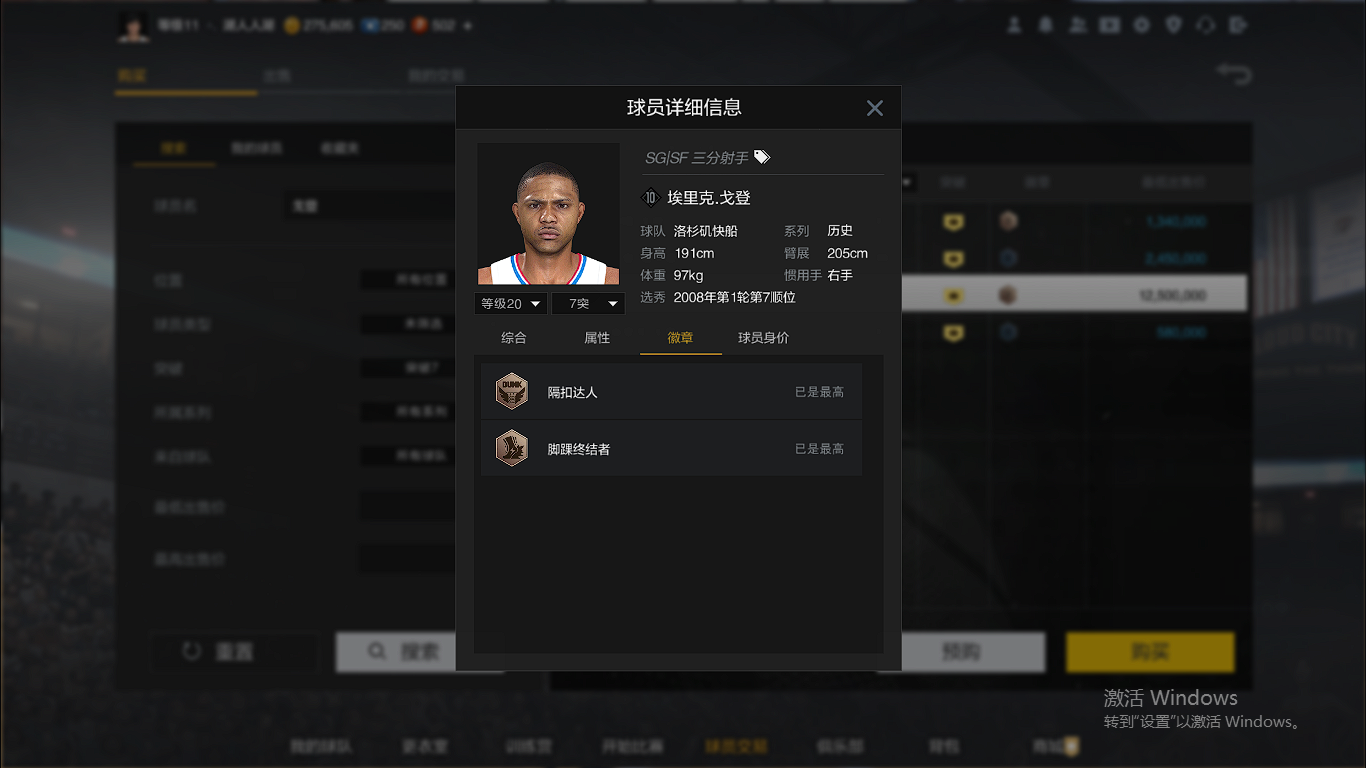Click the video/replay icon in the top bar
The image size is (1366, 768).
1110,25
